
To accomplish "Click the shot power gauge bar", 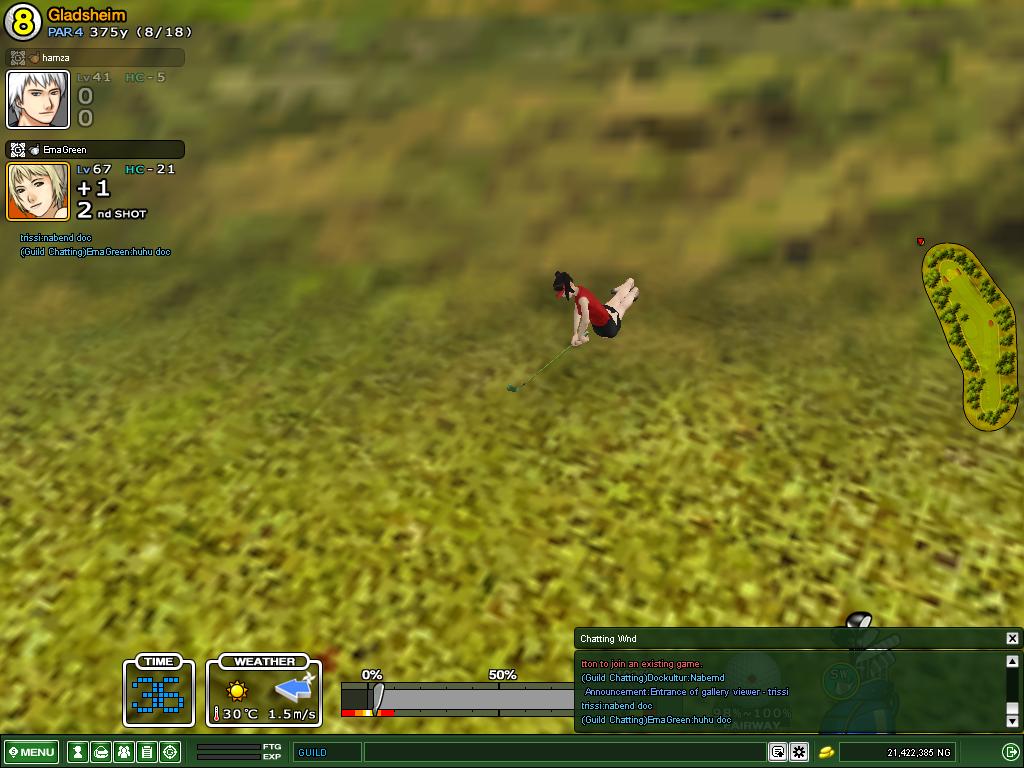I will 460,698.
